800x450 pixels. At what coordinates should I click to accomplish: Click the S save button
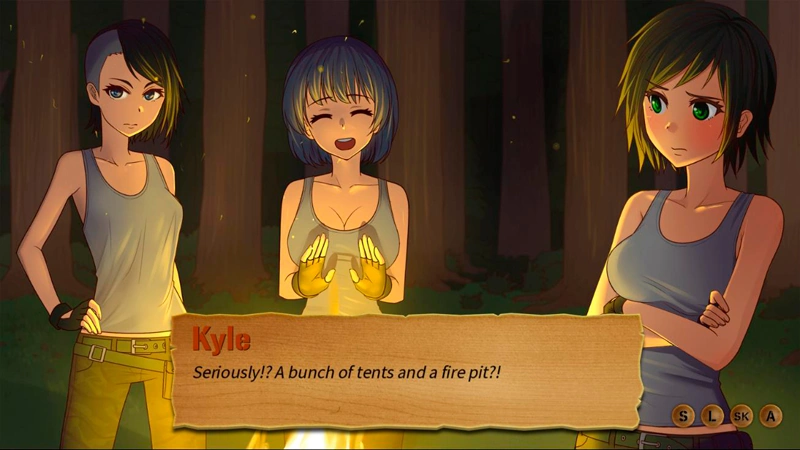pyautogui.click(x=683, y=415)
